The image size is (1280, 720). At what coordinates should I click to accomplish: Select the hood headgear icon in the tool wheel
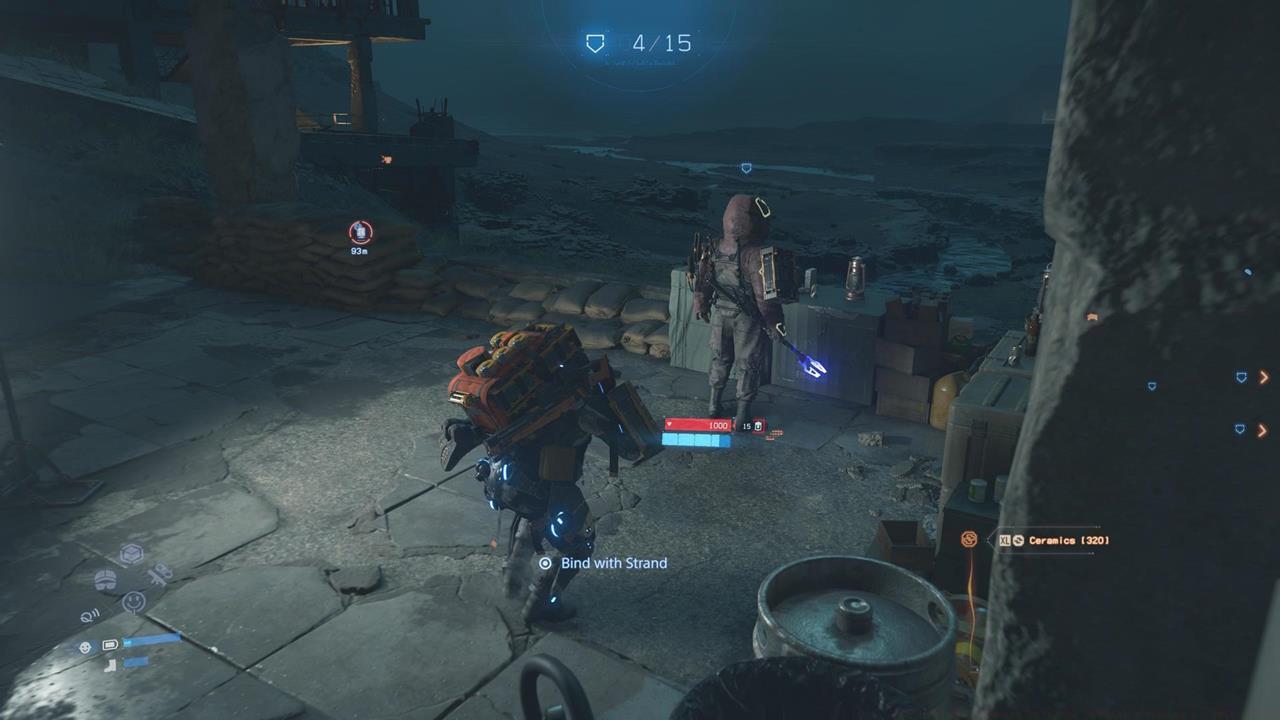106,579
